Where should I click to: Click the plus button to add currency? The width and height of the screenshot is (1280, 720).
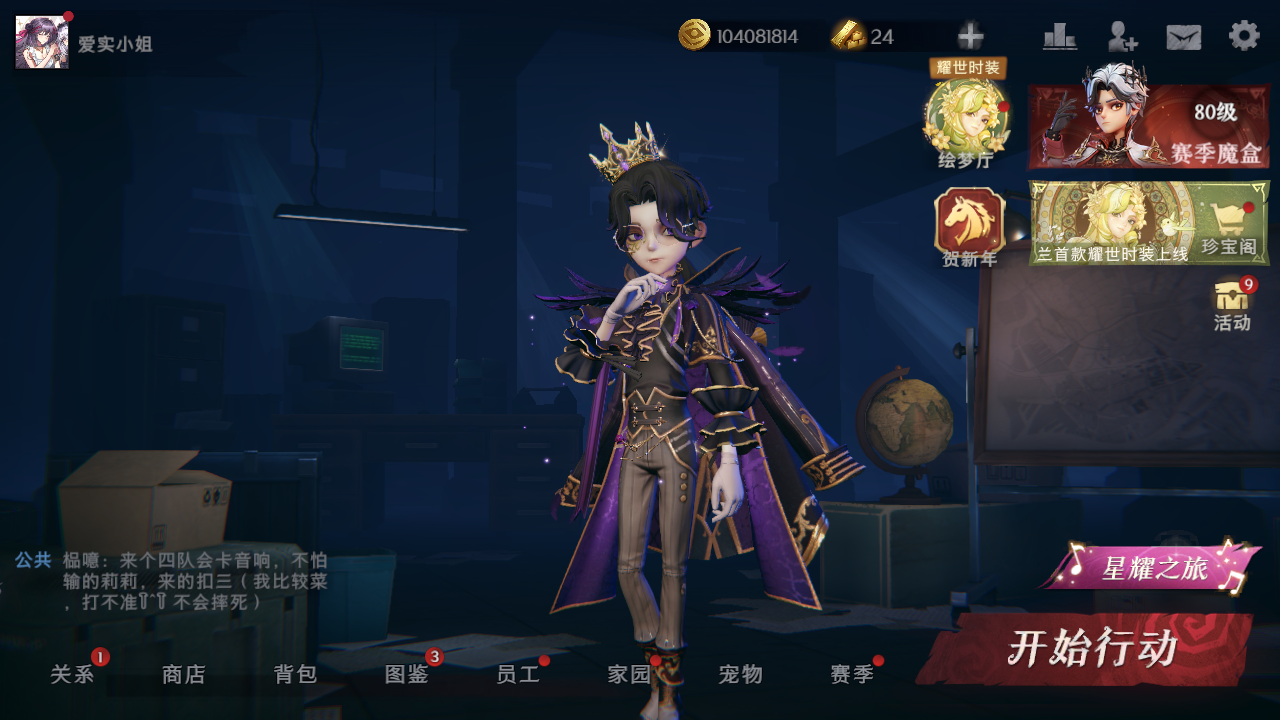970,37
